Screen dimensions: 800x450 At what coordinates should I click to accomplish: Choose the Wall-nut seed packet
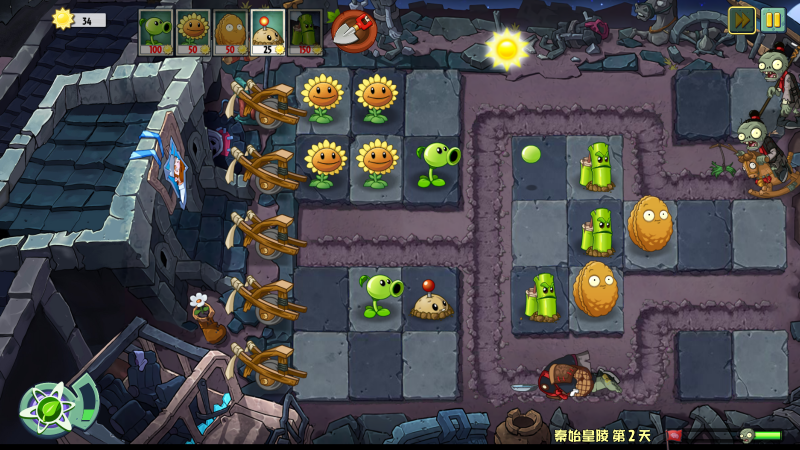pyautogui.click(x=230, y=32)
